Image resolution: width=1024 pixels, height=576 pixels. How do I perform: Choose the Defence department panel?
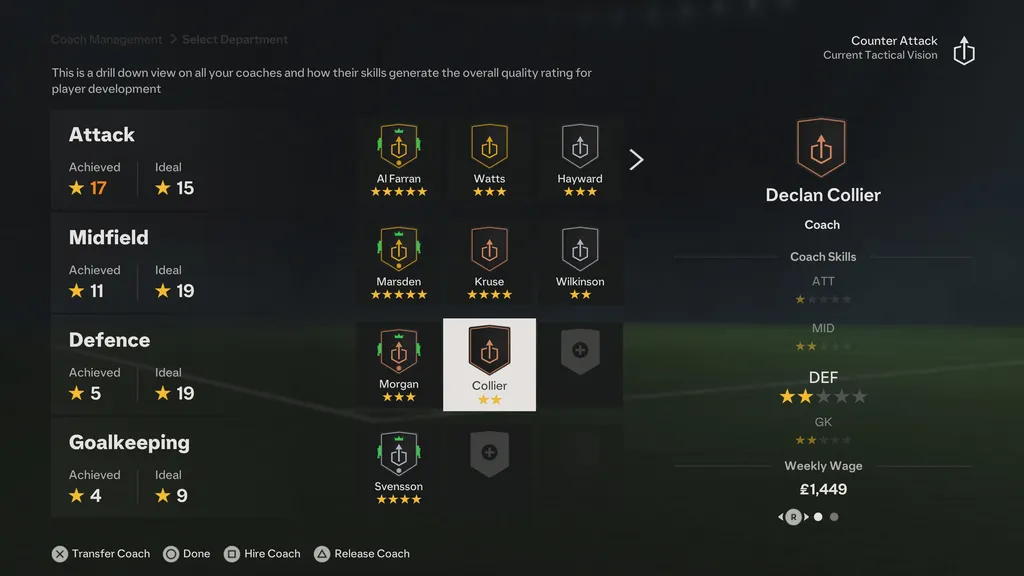tap(130, 366)
